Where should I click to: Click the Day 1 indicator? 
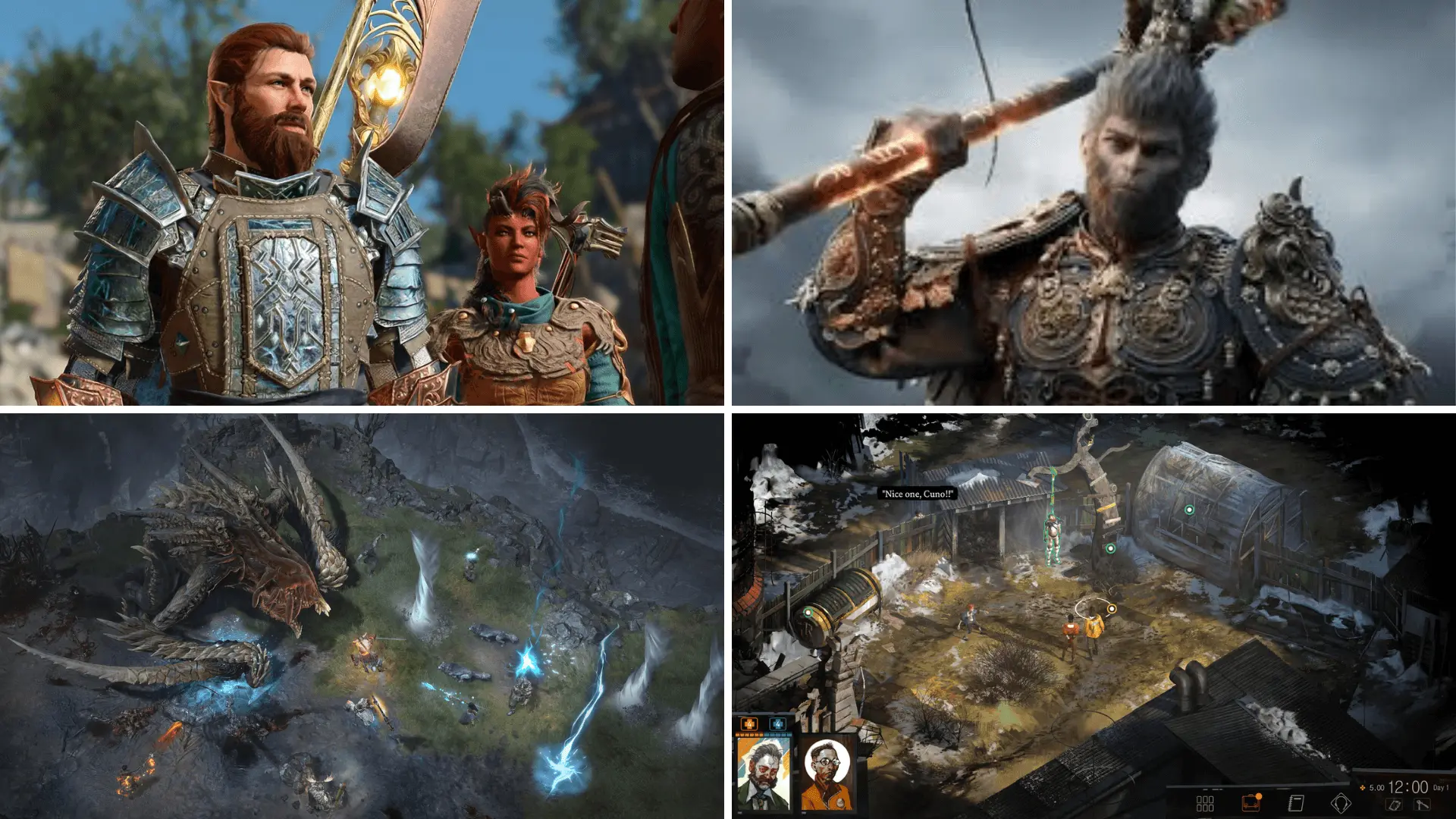coord(1442,788)
